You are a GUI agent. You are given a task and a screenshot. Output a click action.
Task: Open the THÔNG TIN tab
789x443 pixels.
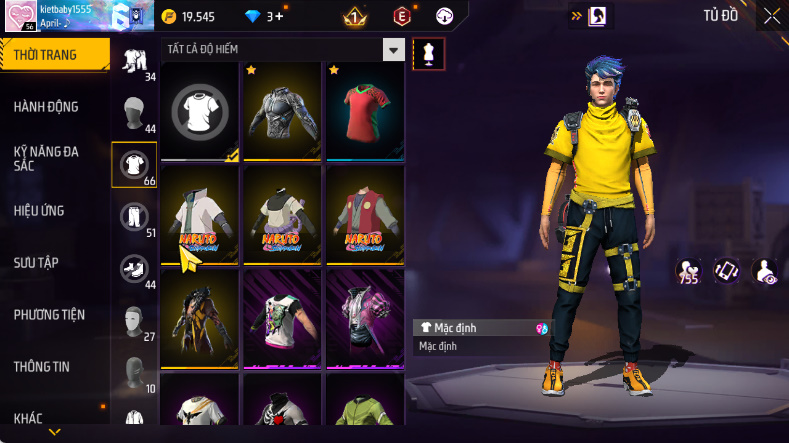(42, 367)
